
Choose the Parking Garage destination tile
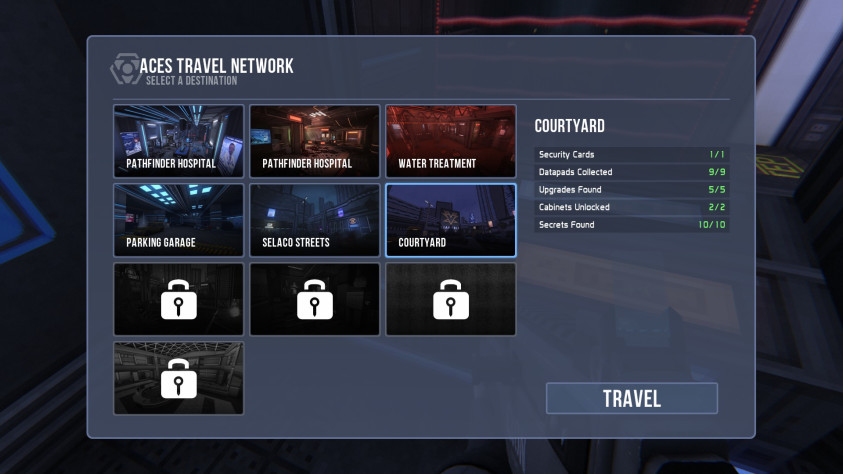point(178,220)
